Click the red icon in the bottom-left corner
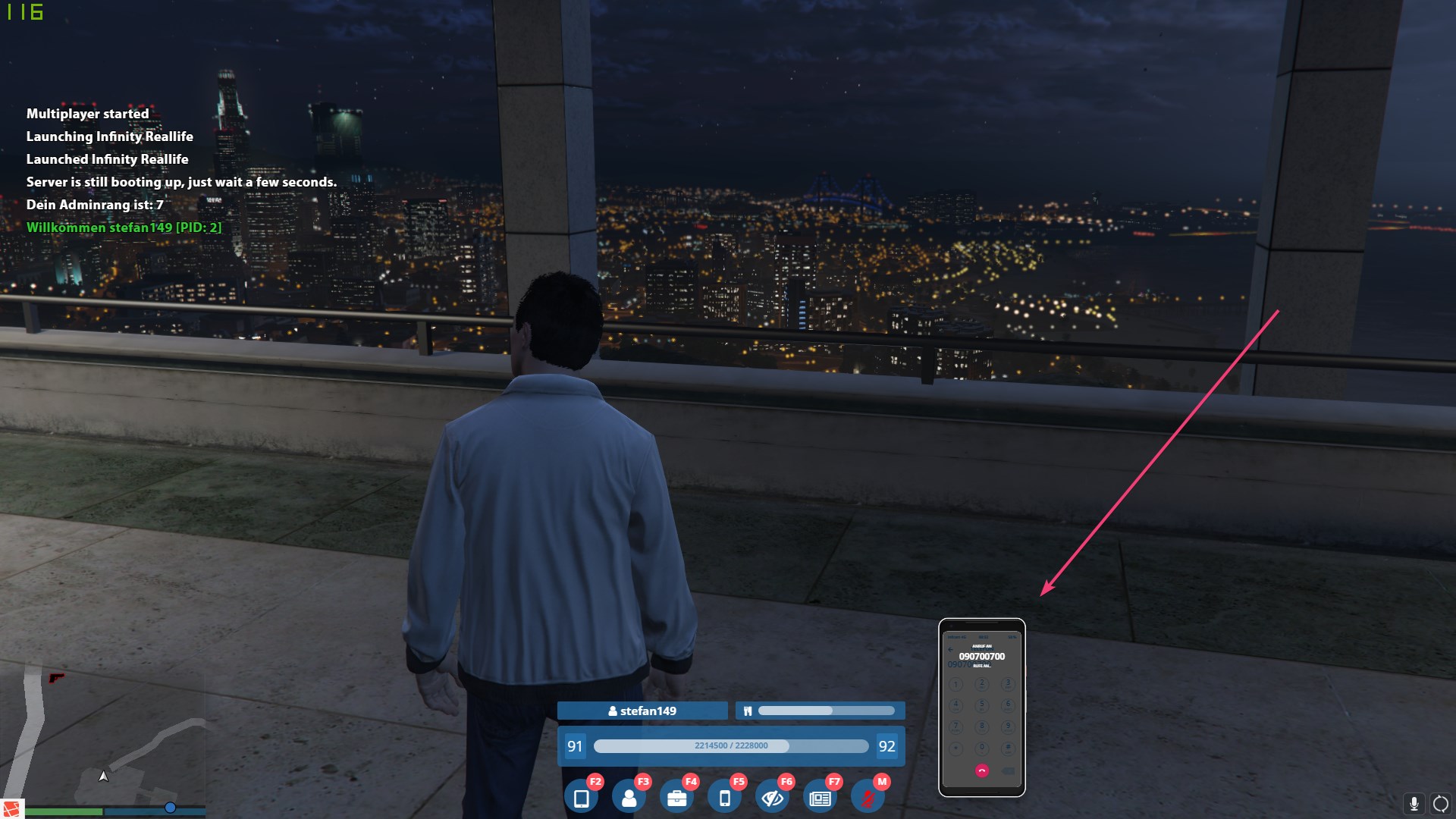The width and height of the screenshot is (1456, 819). (x=11, y=808)
